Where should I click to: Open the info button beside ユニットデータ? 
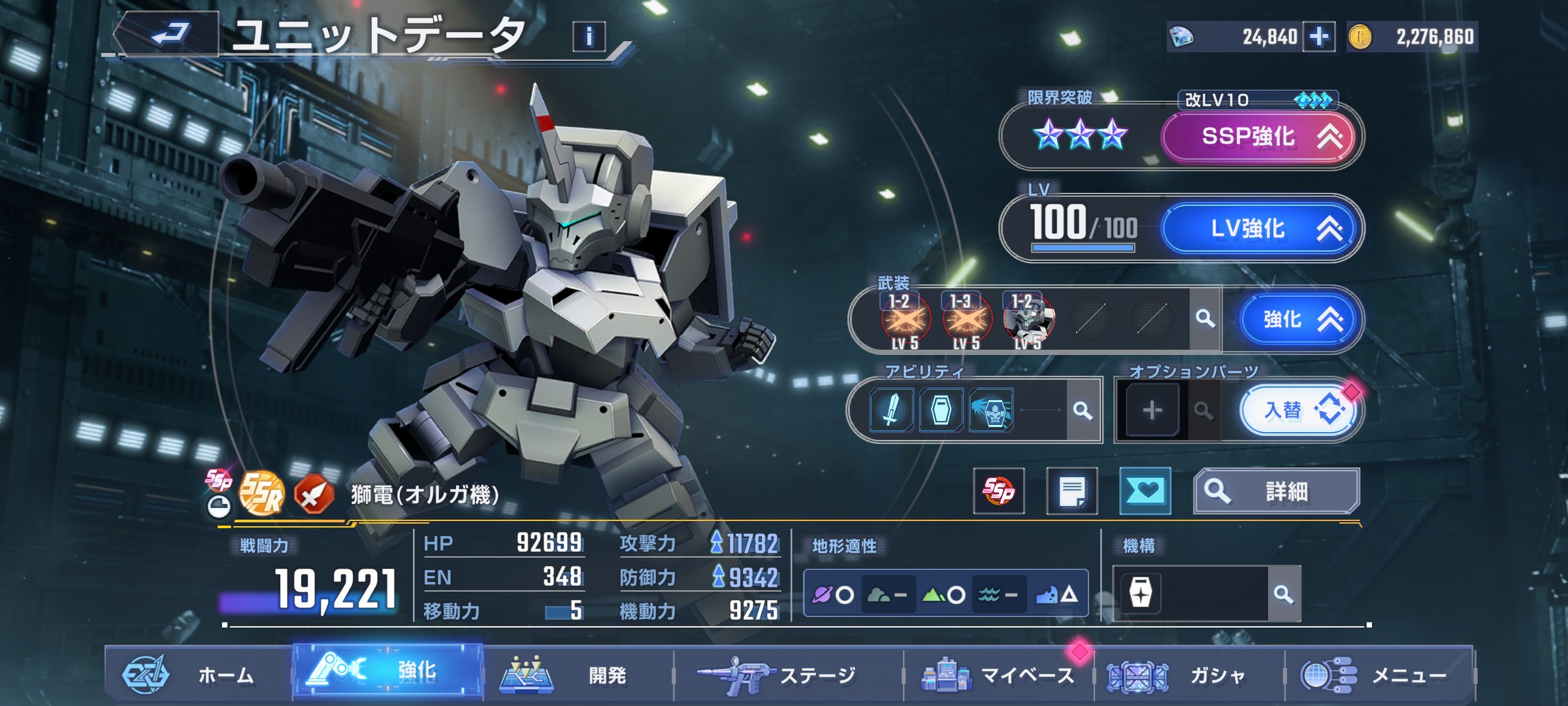tap(589, 37)
